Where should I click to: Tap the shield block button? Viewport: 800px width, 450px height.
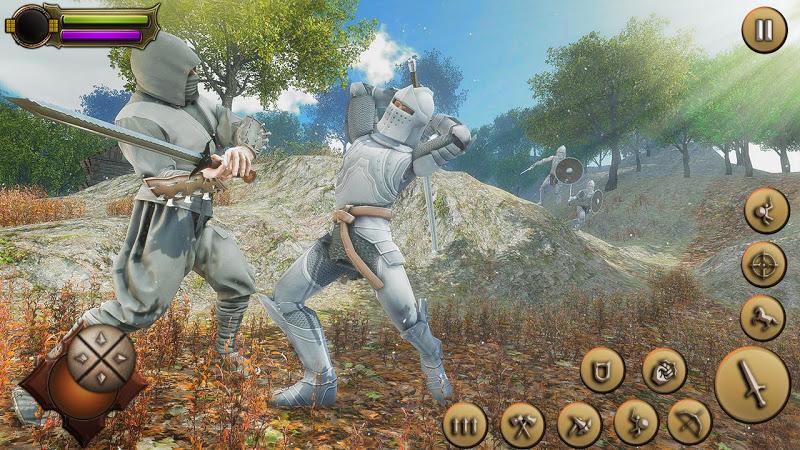pyautogui.click(x=602, y=370)
